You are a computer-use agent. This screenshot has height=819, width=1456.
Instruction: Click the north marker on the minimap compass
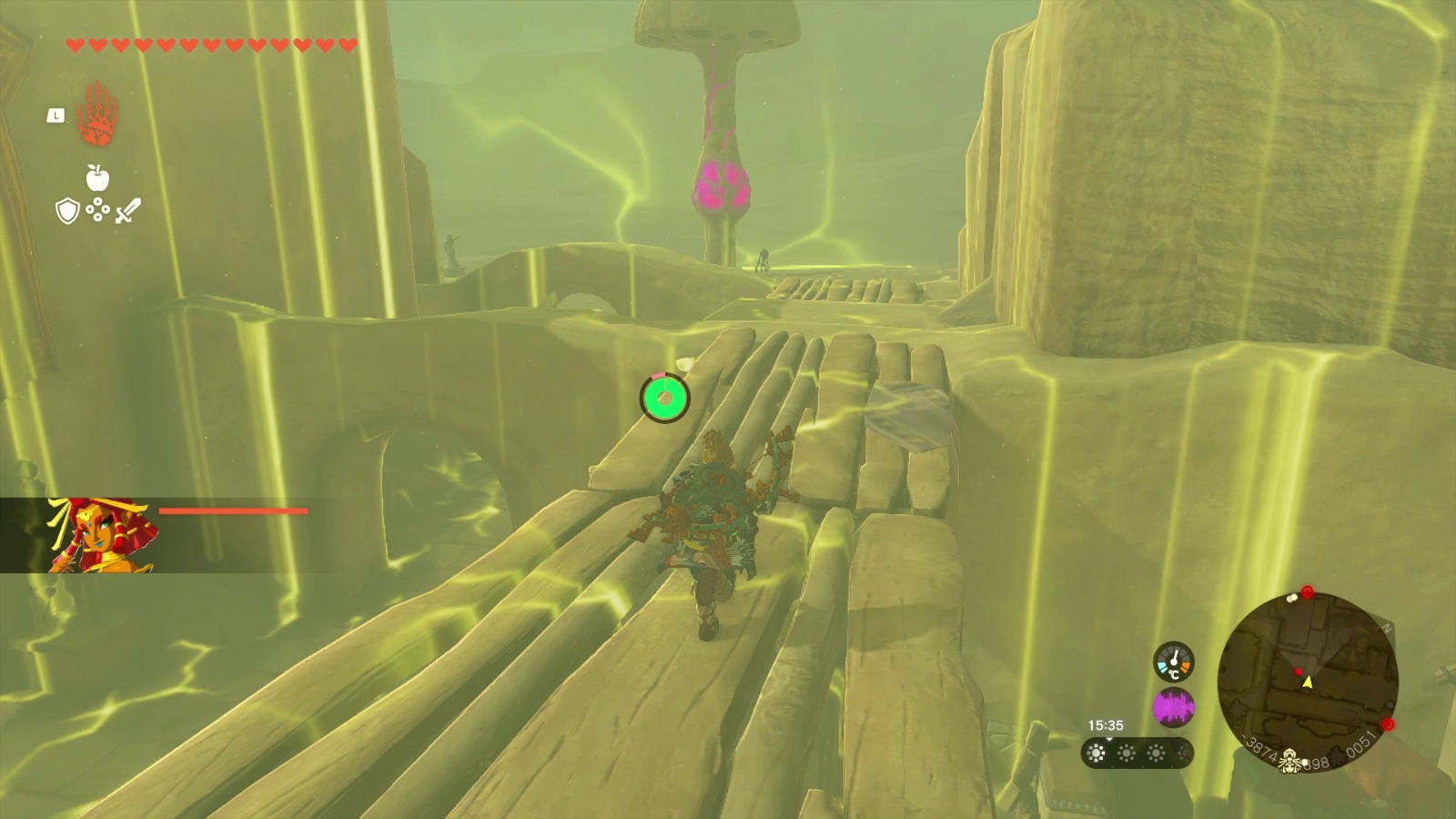[x=1387, y=626]
